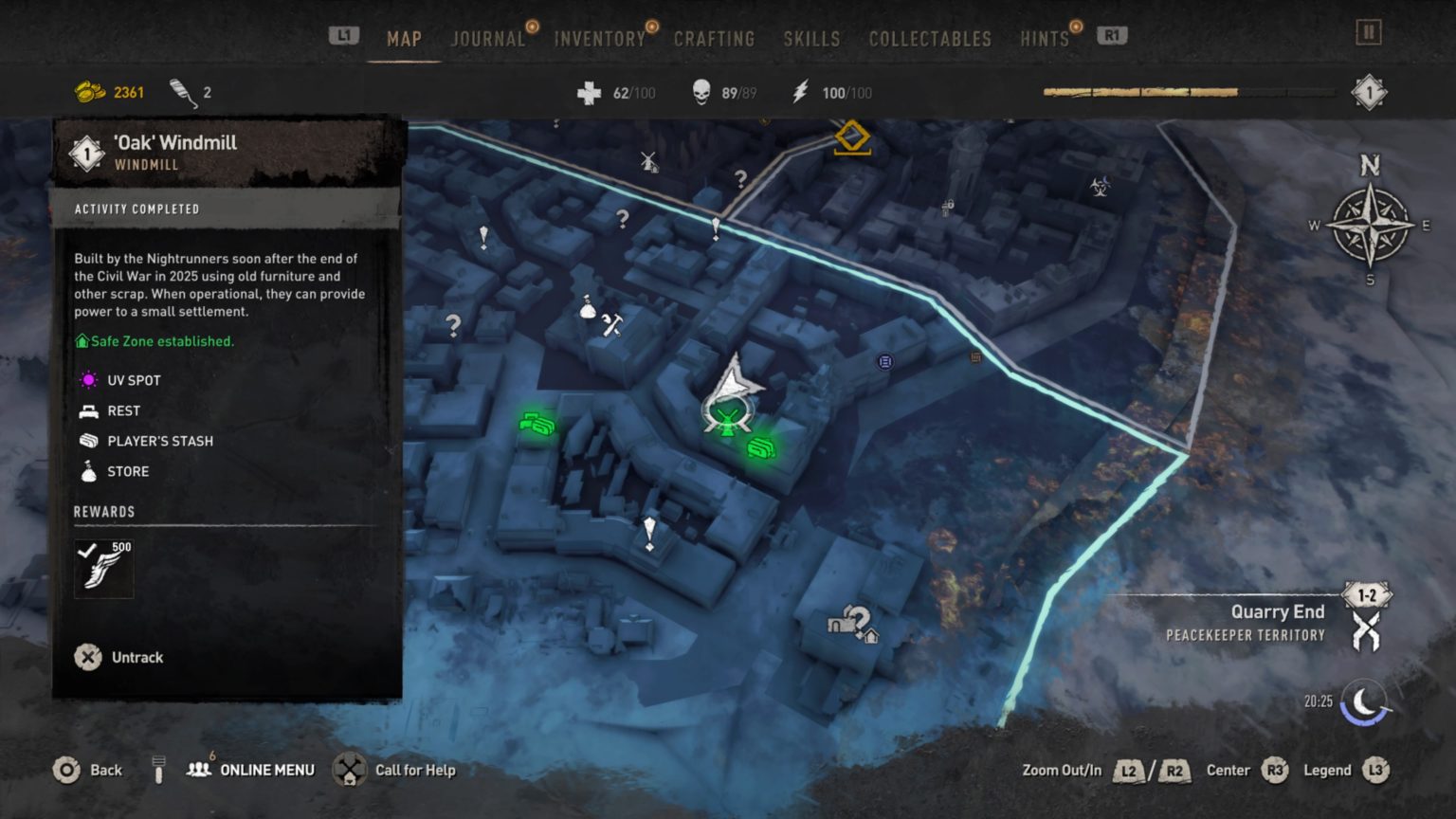Untrack the 'Oak' Windmill activity
This screenshot has width=1456, height=819.
coord(121,657)
